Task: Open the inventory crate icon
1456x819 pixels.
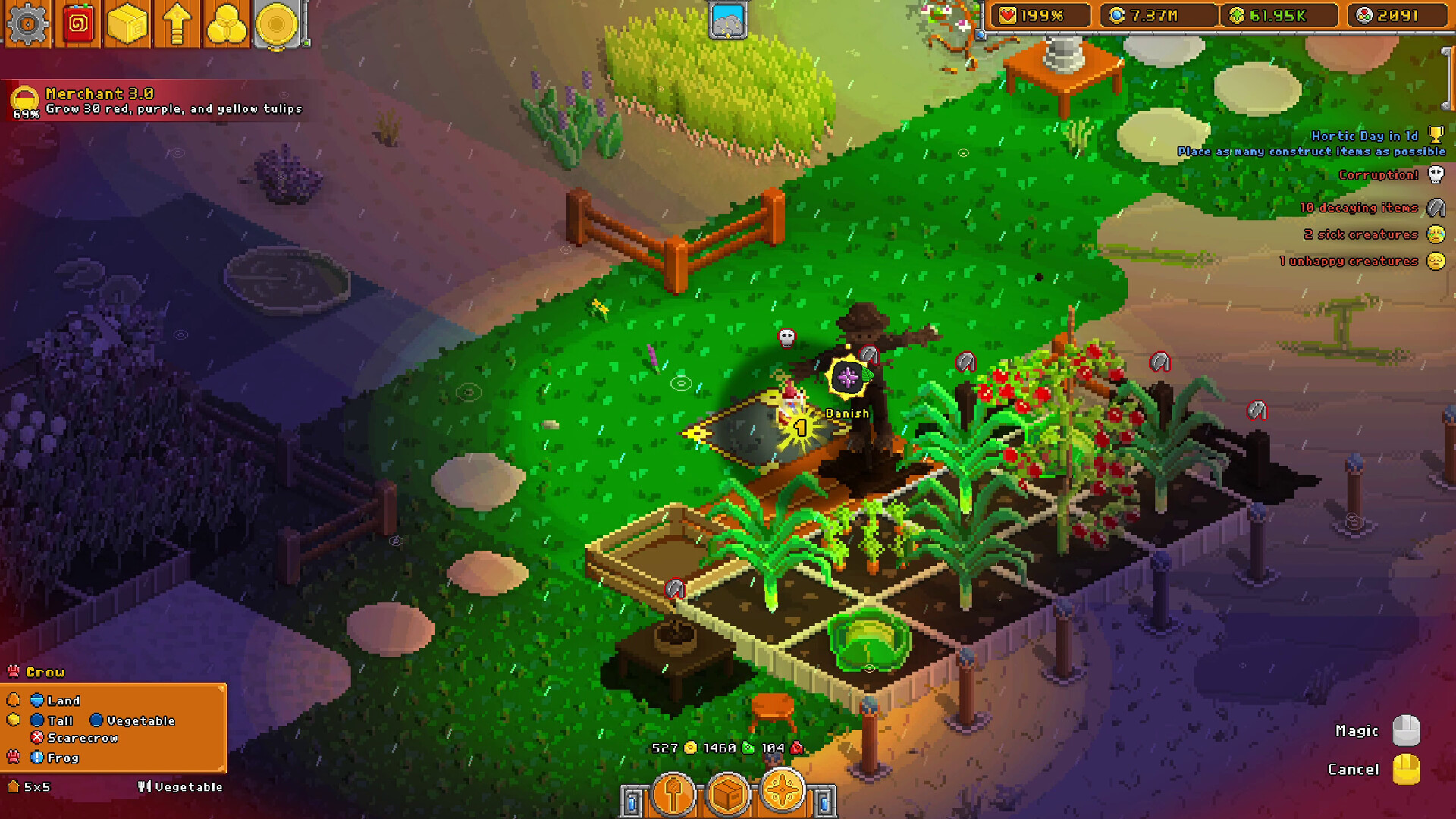Action: click(129, 24)
